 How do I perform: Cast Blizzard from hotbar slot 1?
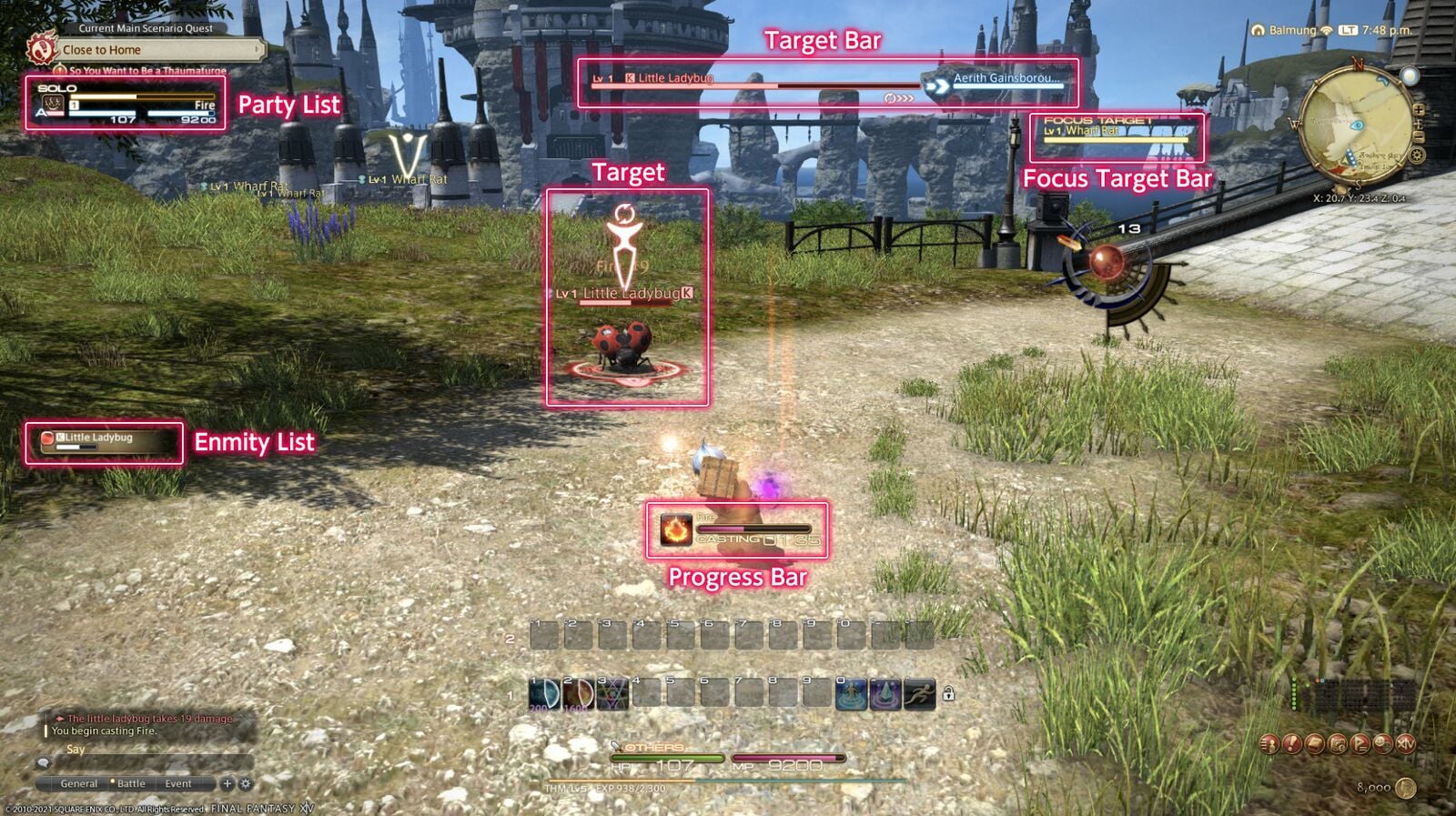(544, 694)
